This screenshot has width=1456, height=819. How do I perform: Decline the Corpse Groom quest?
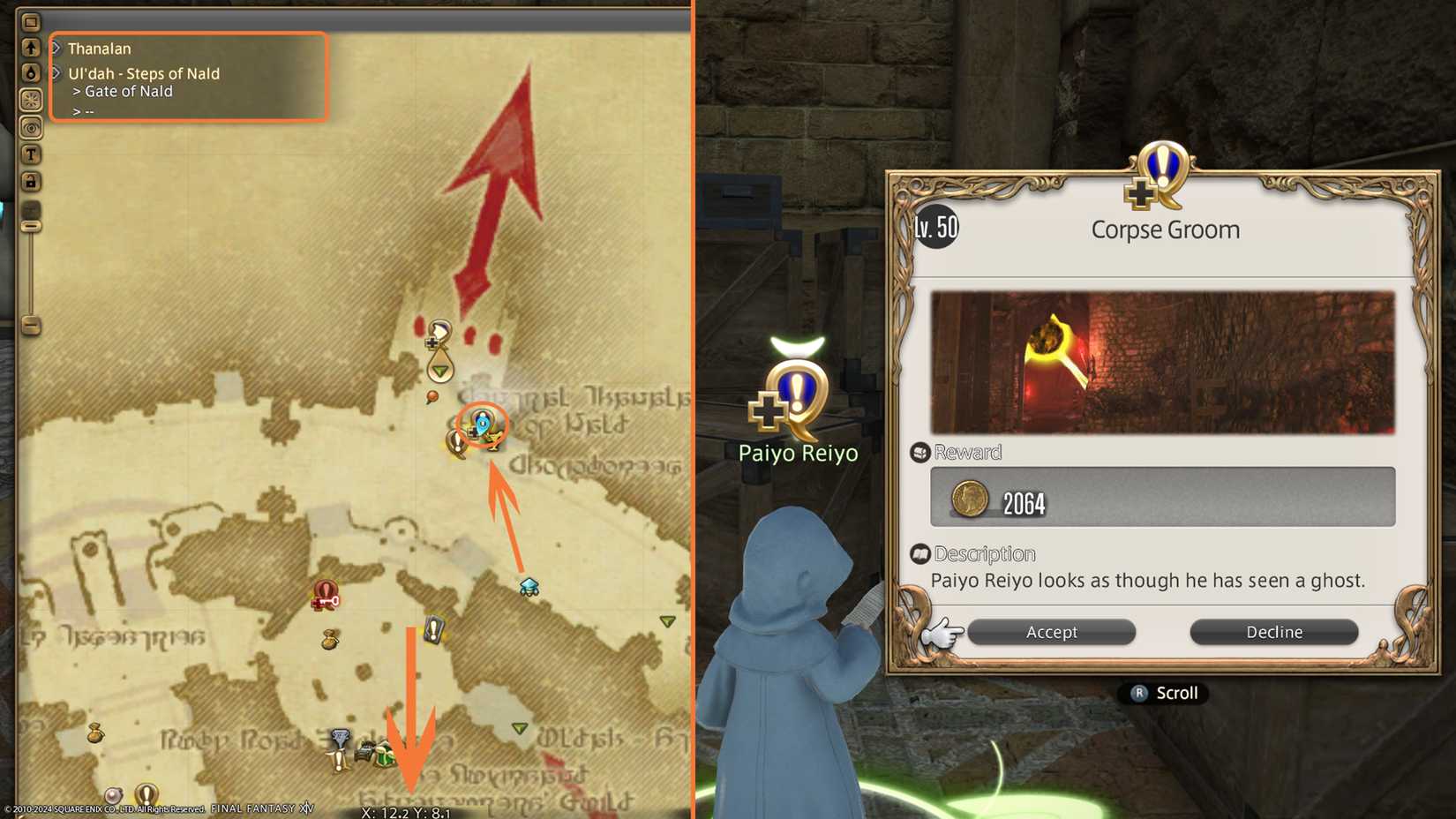(1274, 632)
